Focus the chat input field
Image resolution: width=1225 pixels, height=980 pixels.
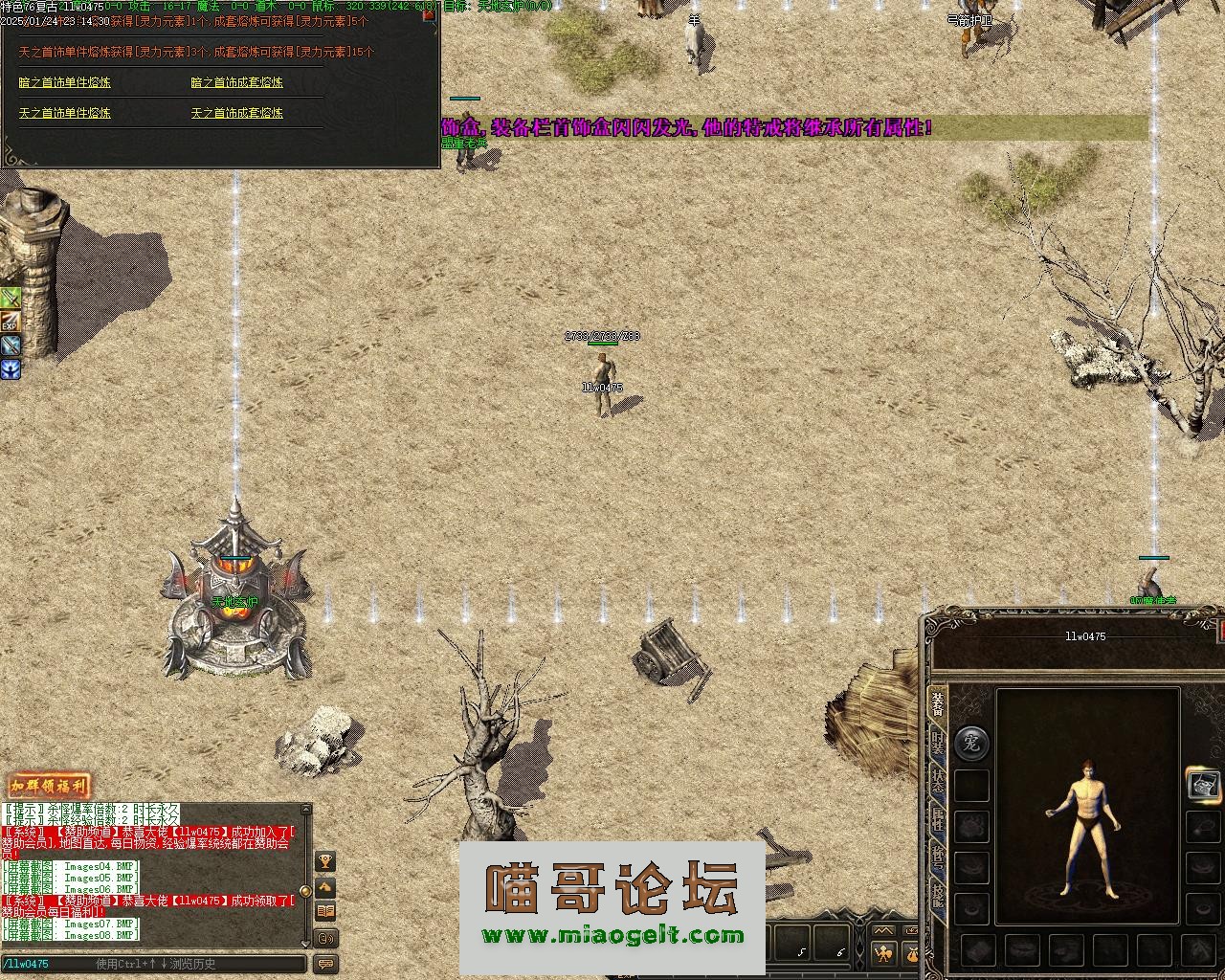[153, 964]
